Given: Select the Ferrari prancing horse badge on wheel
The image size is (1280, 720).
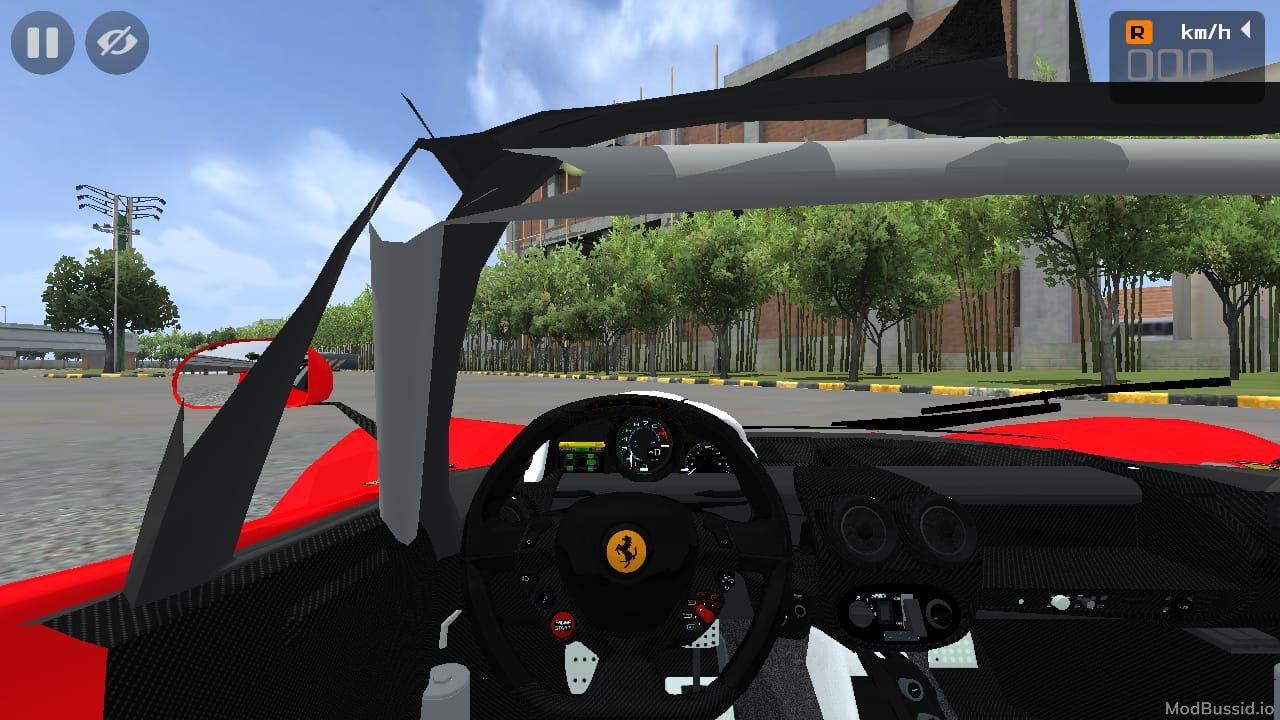Looking at the screenshot, I should tap(624, 549).
